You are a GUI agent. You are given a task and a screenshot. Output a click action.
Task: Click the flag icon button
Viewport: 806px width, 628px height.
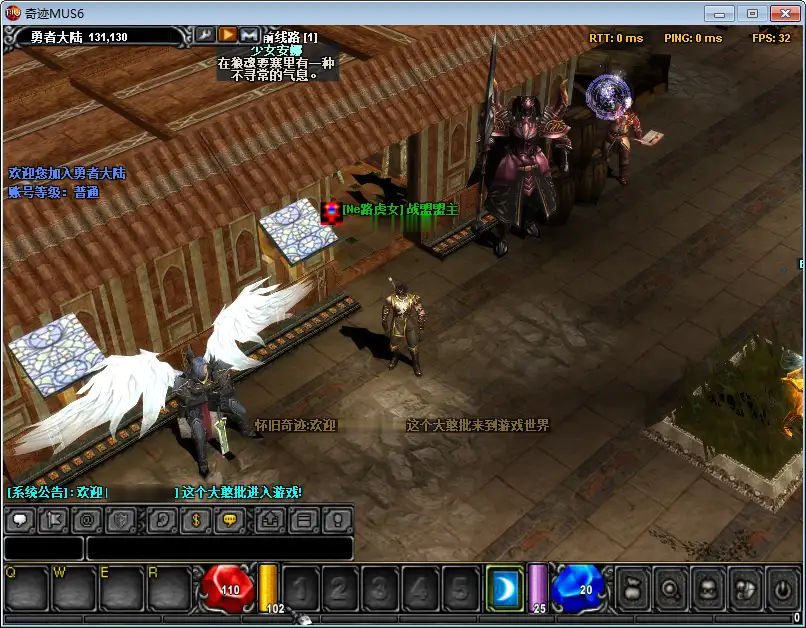pyautogui.click(x=54, y=520)
